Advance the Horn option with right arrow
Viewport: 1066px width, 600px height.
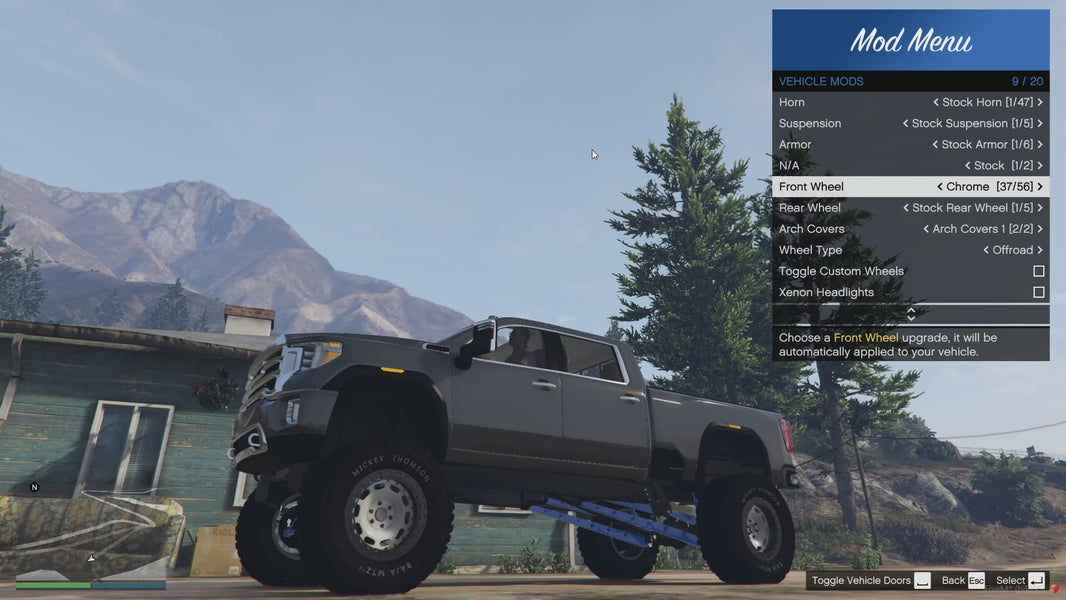coord(1040,102)
